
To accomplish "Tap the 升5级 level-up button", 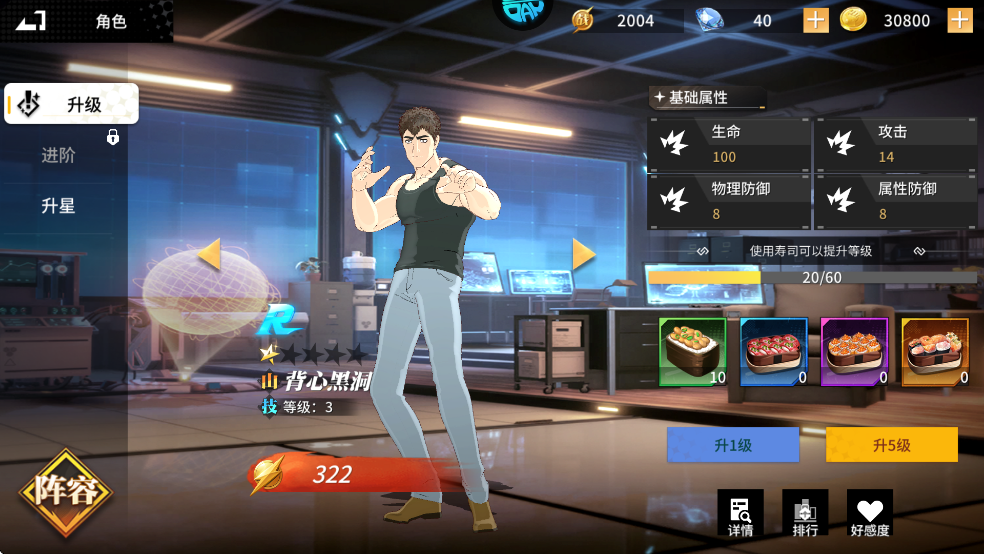I will (891, 445).
